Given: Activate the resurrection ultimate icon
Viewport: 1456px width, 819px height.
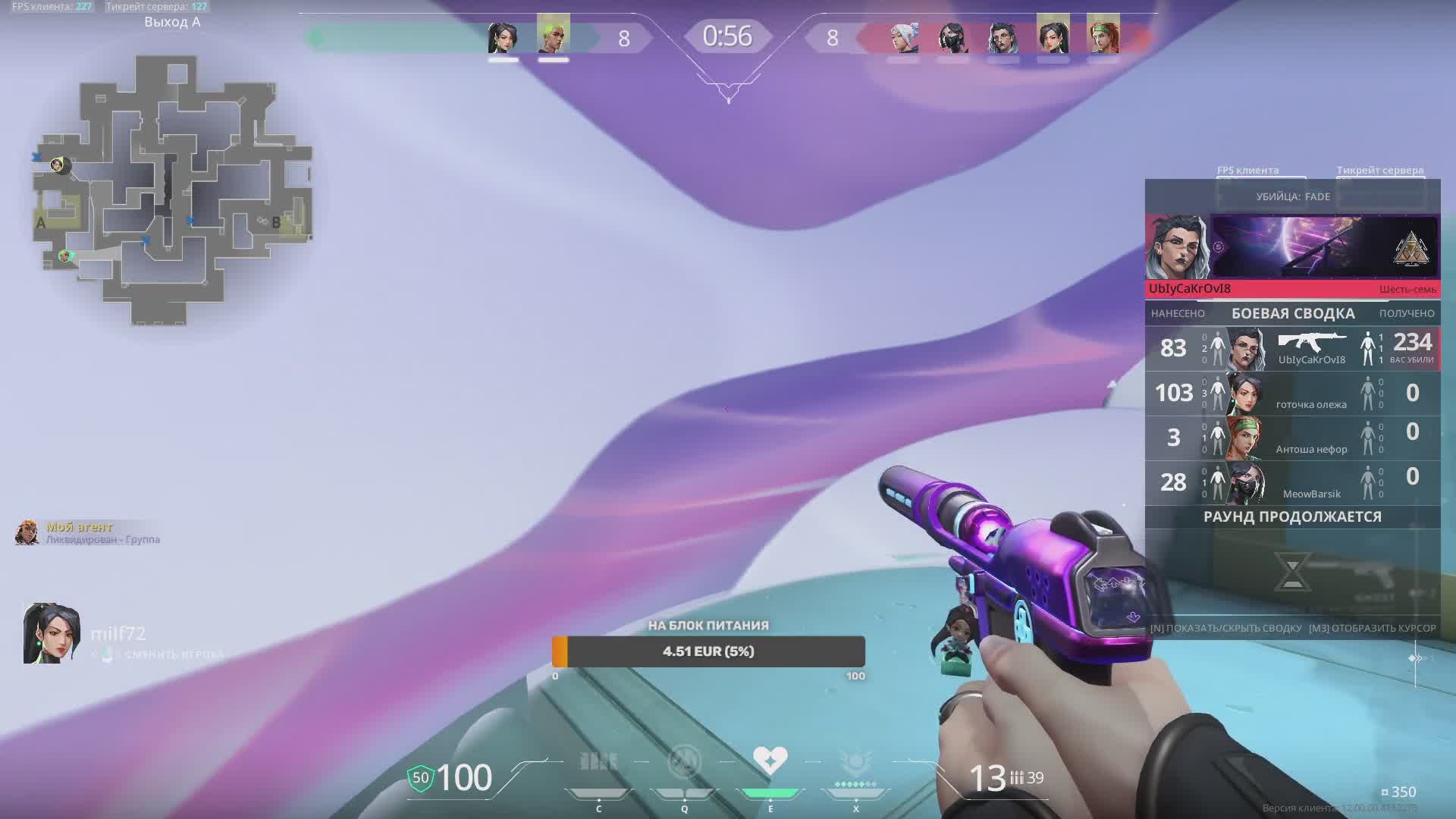Looking at the screenshot, I should 855,762.
